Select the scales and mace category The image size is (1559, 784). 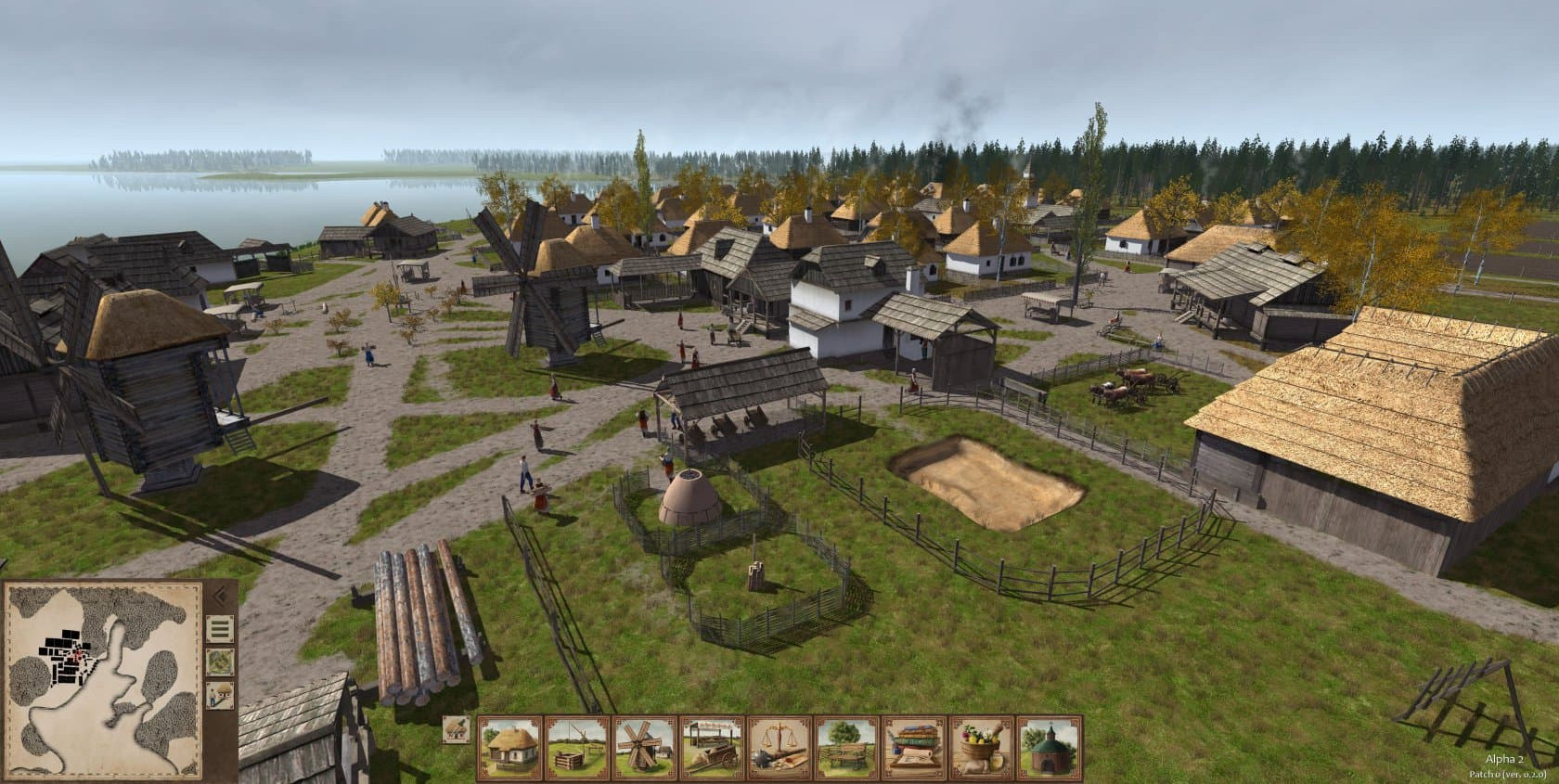pos(779,747)
